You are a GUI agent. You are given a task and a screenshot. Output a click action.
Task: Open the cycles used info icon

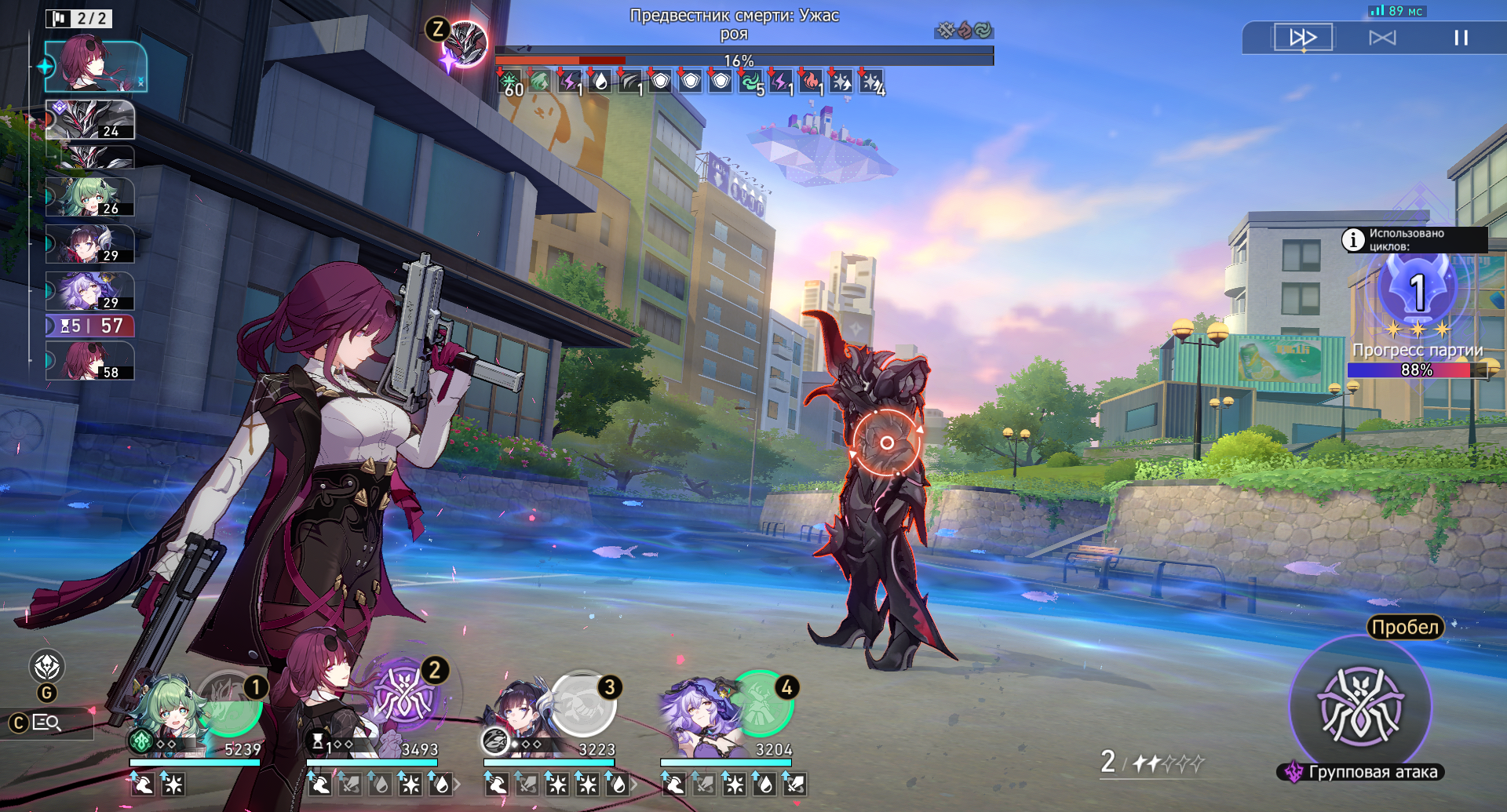point(1353,239)
